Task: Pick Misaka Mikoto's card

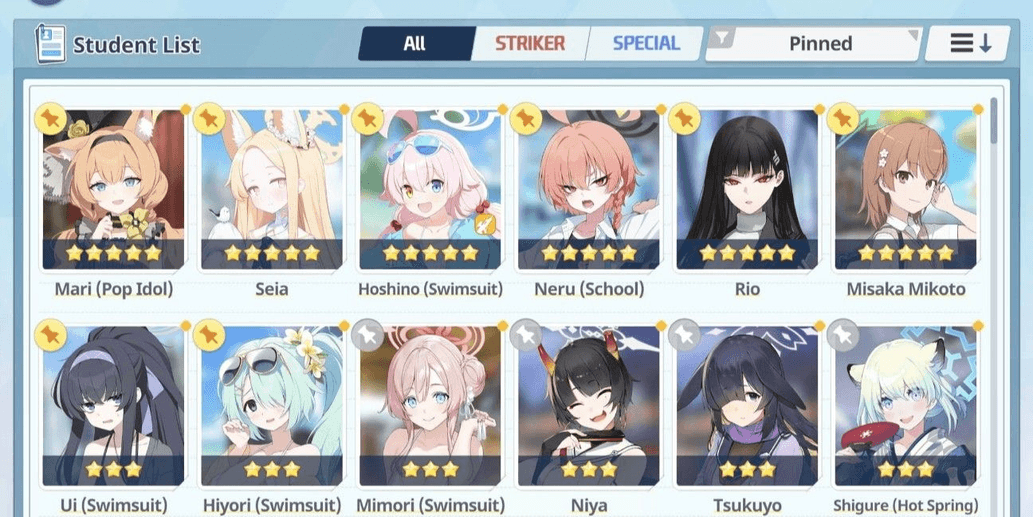Action: (x=906, y=190)
